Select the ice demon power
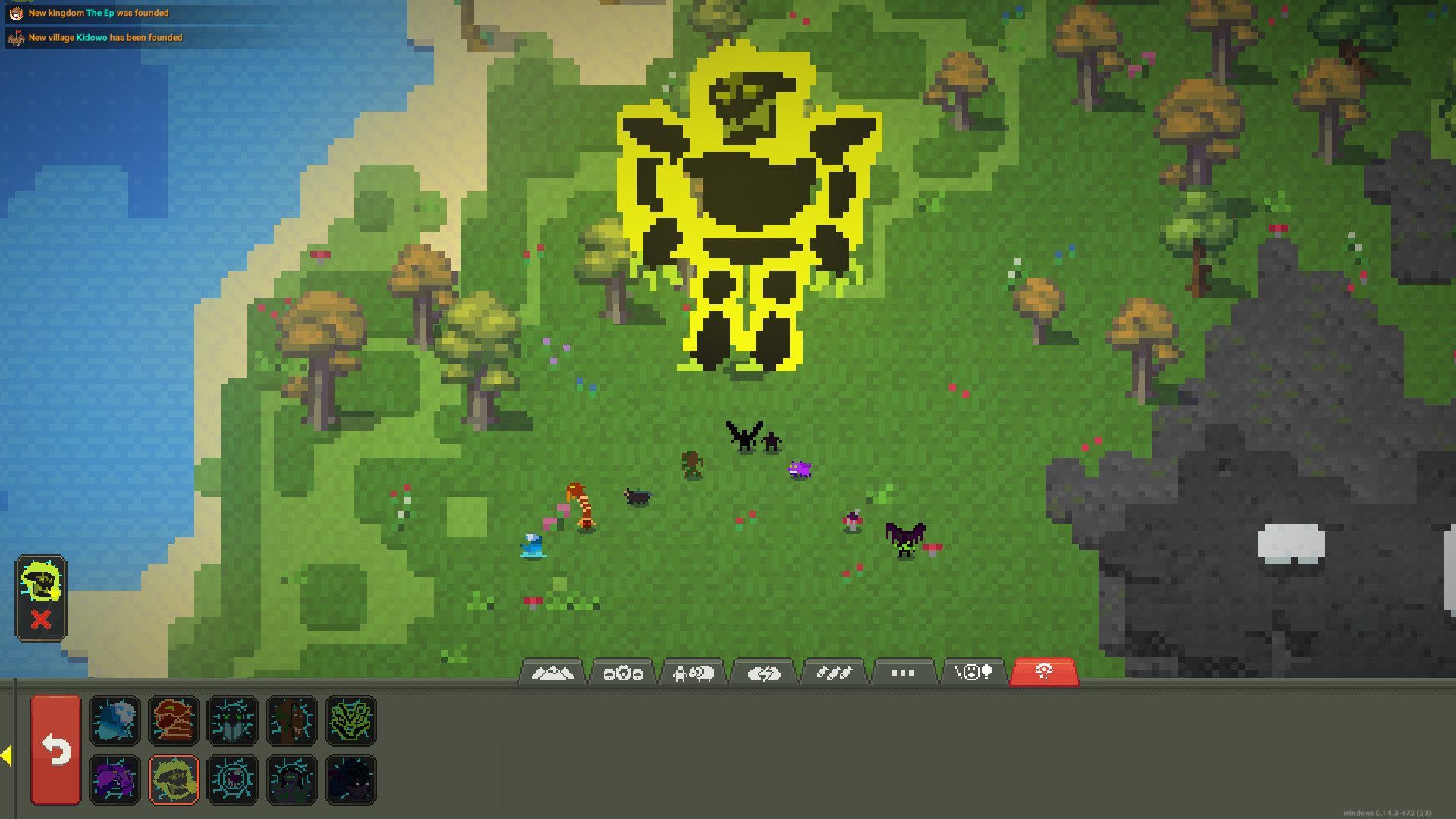This screenshot has height=819, width=1456. 115,721
